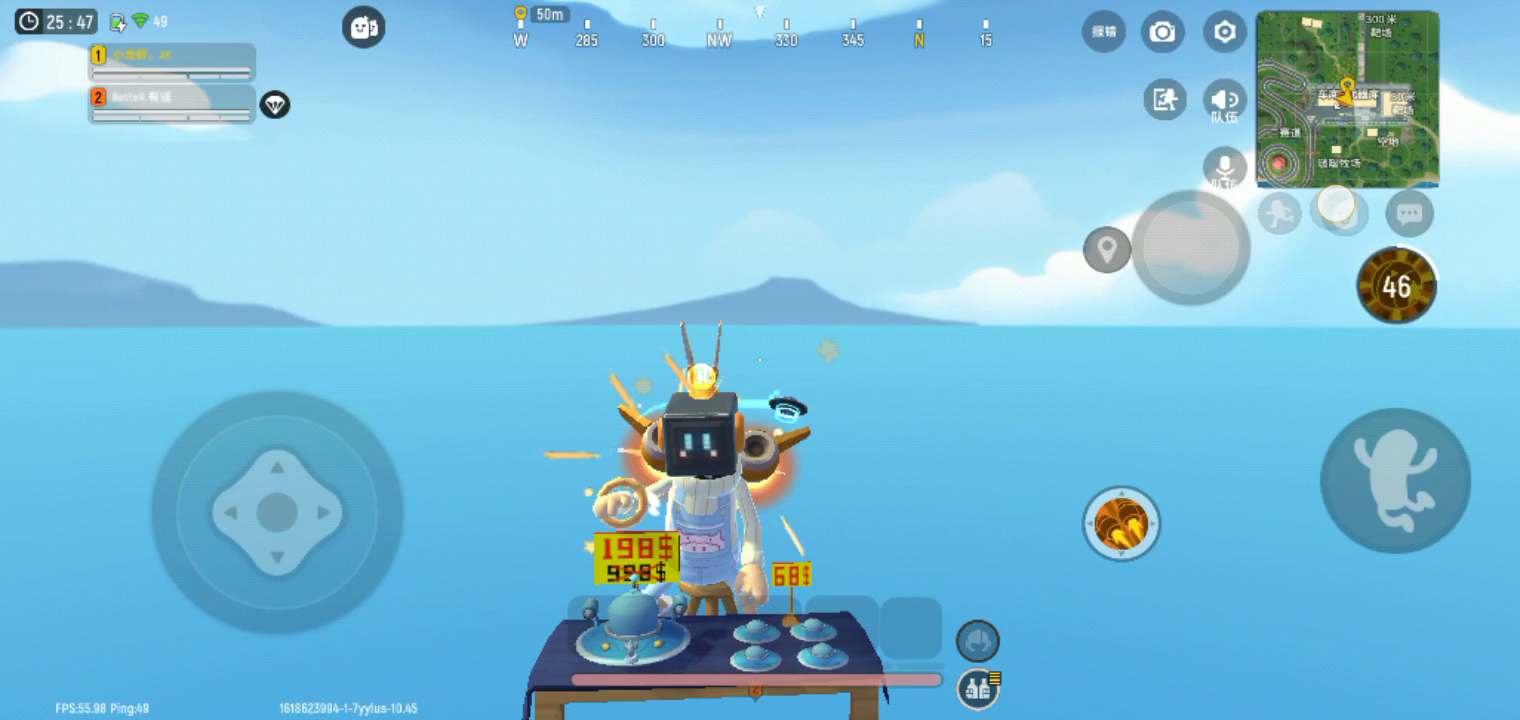Open the chat bubble quick messages
Image resolution: width=1520 pixels, height=720 pixels.
[1409, 213]
